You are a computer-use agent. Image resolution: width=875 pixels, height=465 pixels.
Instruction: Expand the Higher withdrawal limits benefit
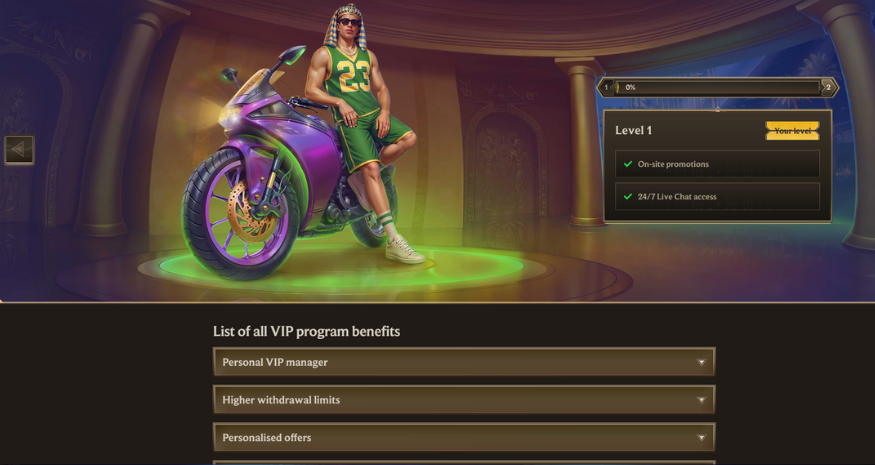coord(464,400)
